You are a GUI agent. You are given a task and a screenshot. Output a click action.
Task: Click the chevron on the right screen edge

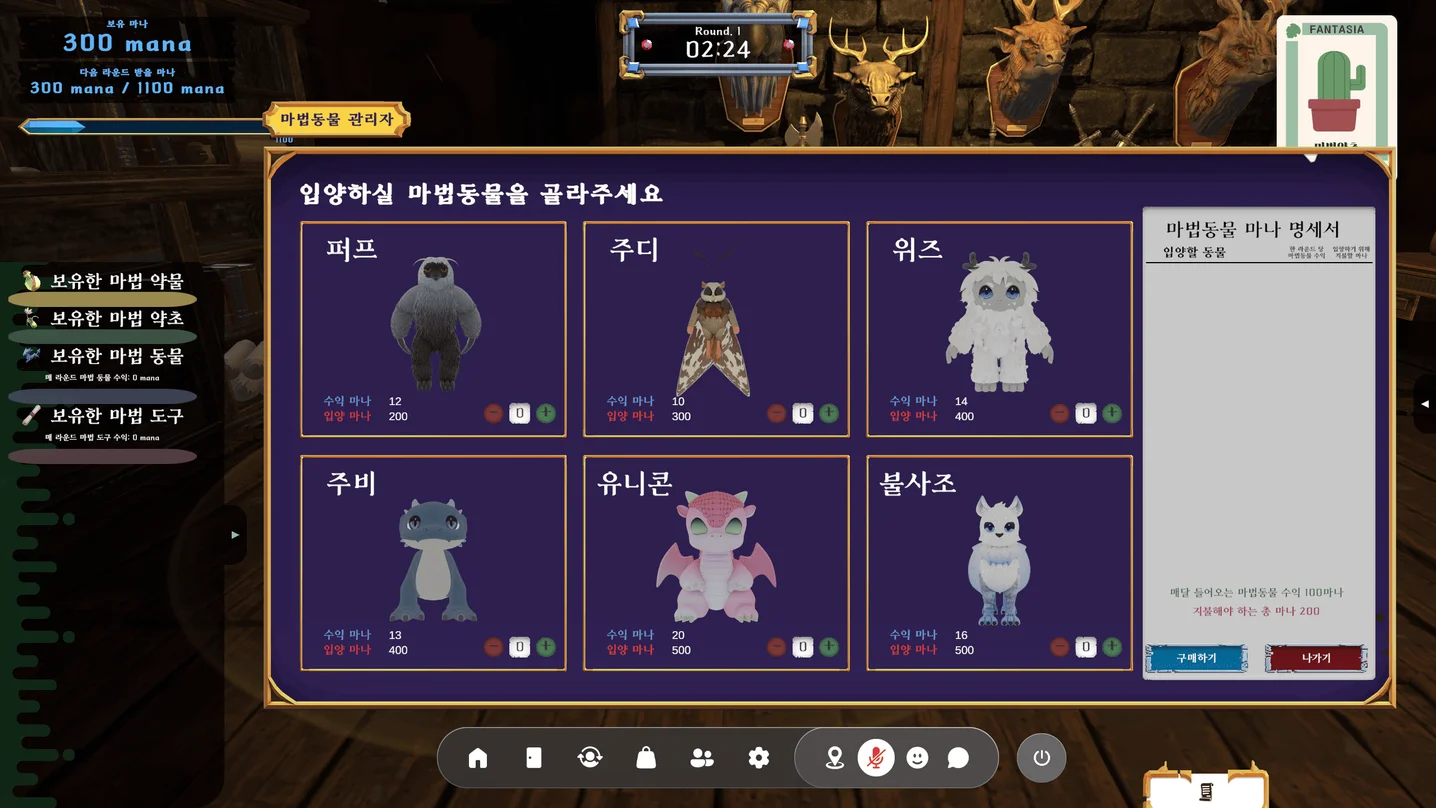tap(1424, 404)
